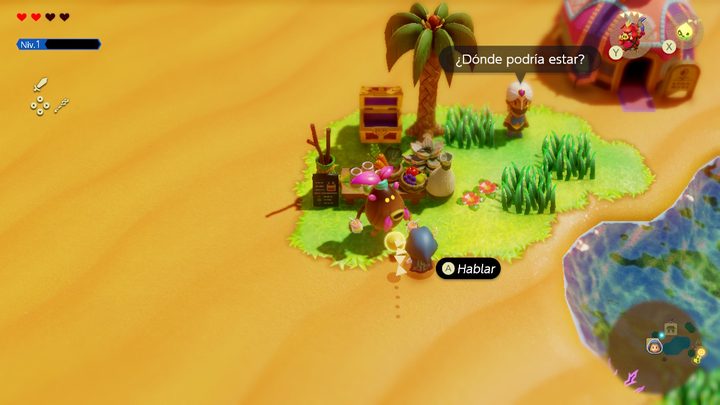This screenshot has height=405, width=720.
Task: Click the sword icon in the HUD
Action: pyautogui.click(x=40, y=85)
